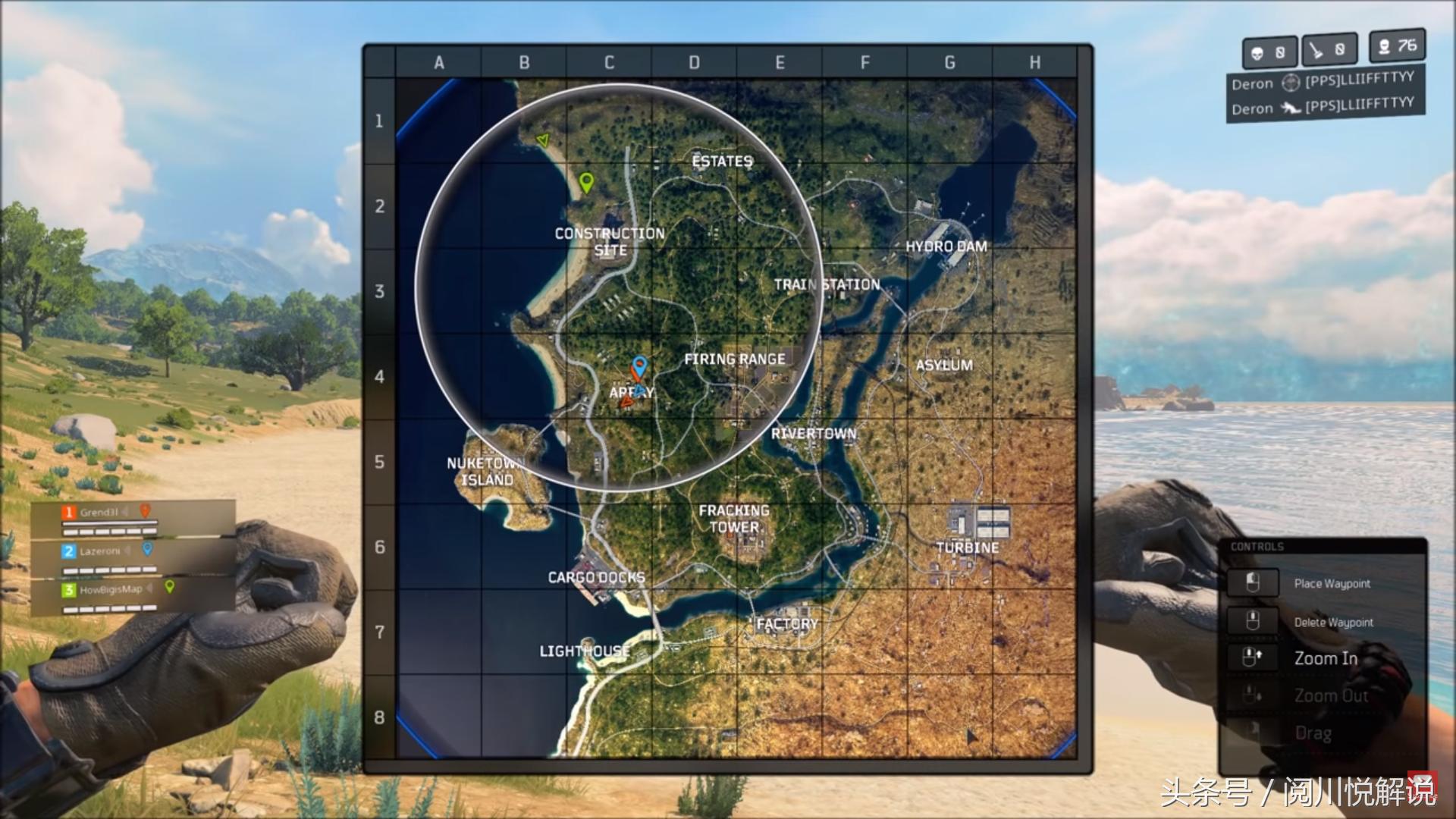Click the scroll-down mouse icon beside Zoom Out
The height and width of the screenshot is (819, 1456).
(x=1250, y=695)
